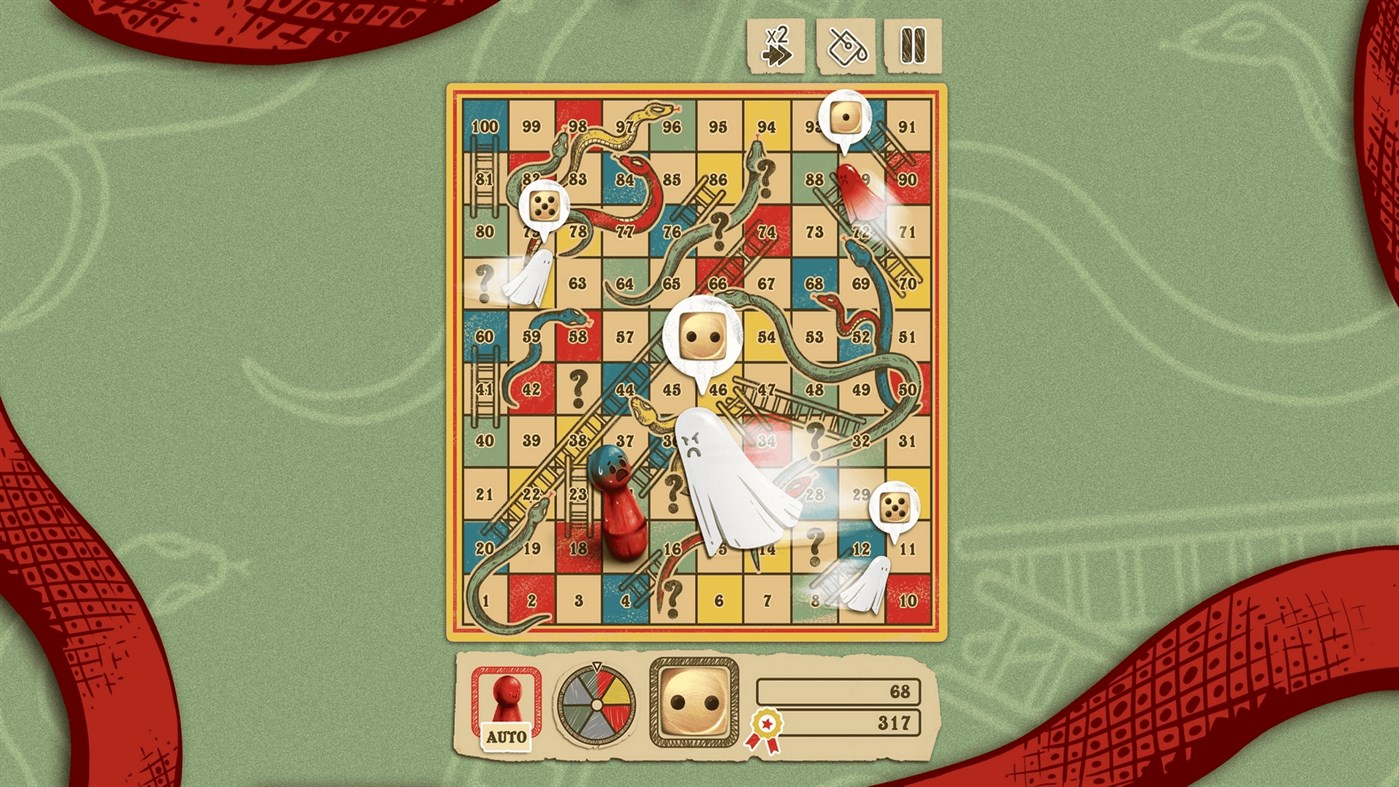The height and width of the screenshot is (787, 1399).
Task: Click the large dice bubble over square 55
Action: tap(703, 338)
